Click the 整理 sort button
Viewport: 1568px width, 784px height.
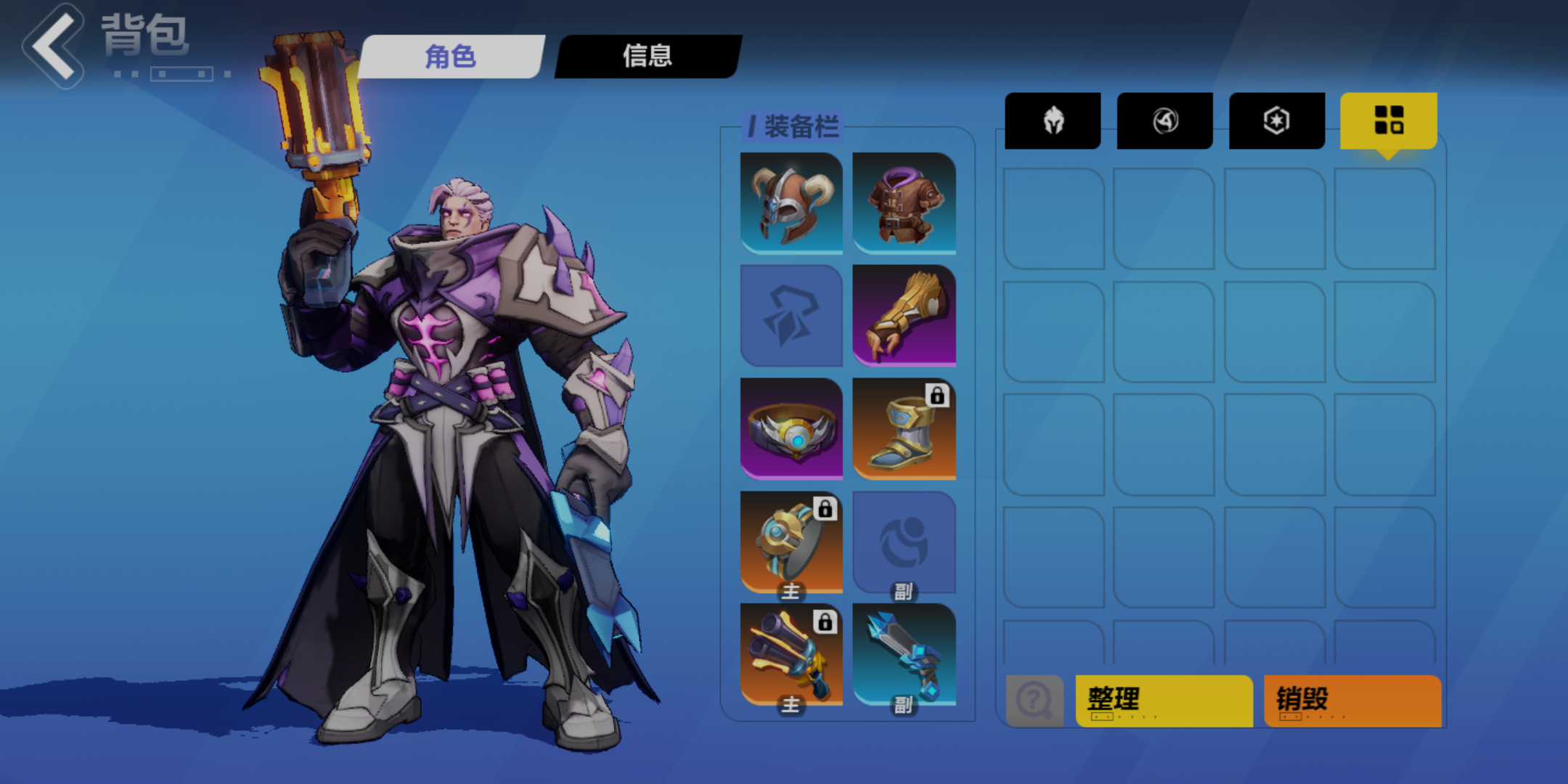pos(1164,701)
